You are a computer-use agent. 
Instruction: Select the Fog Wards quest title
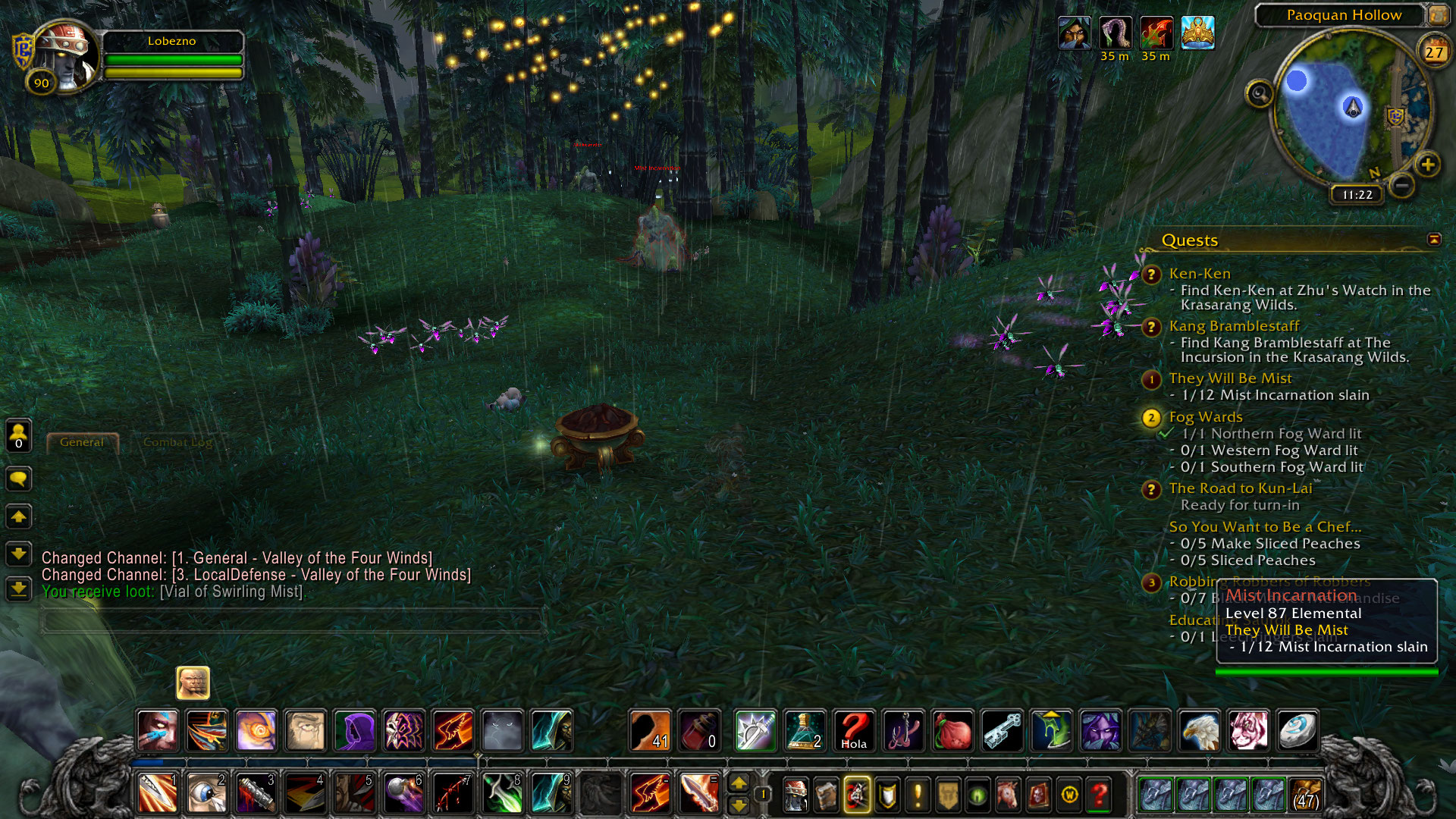(1205, 417)
